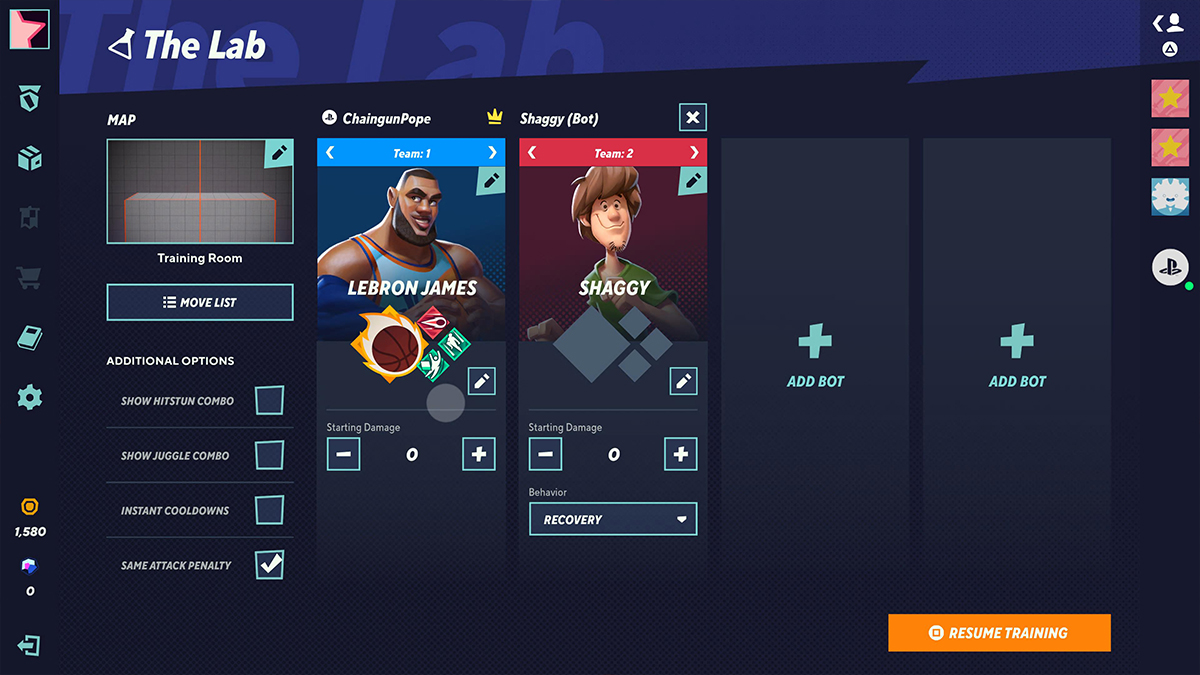1200x675 pixels.
Task: Resume training with the orange button
Action: [x=999, y=633]
